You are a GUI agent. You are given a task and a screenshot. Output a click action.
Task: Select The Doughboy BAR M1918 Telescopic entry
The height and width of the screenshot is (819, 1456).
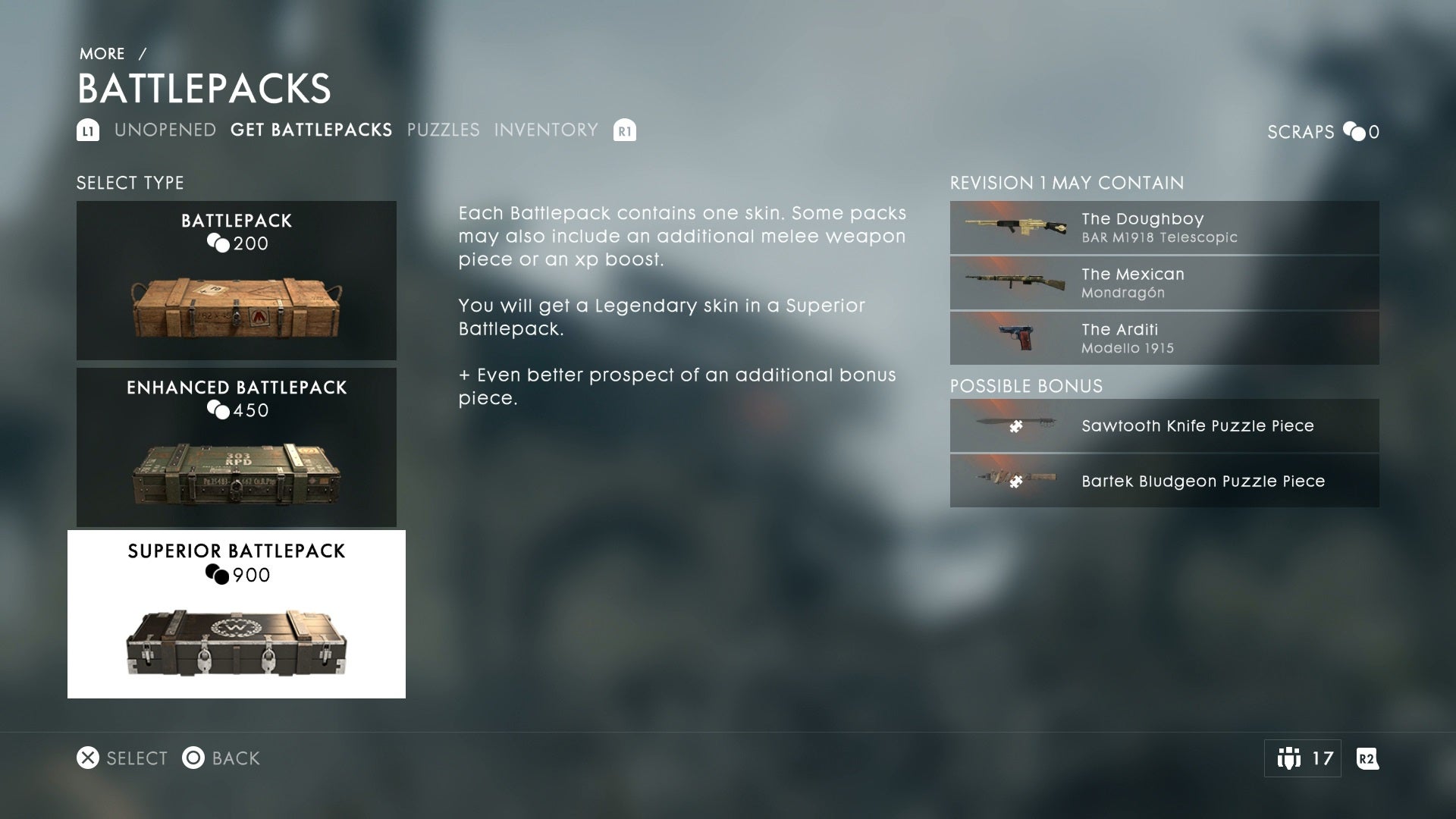pyautogui.click(x=1164, y=227)
